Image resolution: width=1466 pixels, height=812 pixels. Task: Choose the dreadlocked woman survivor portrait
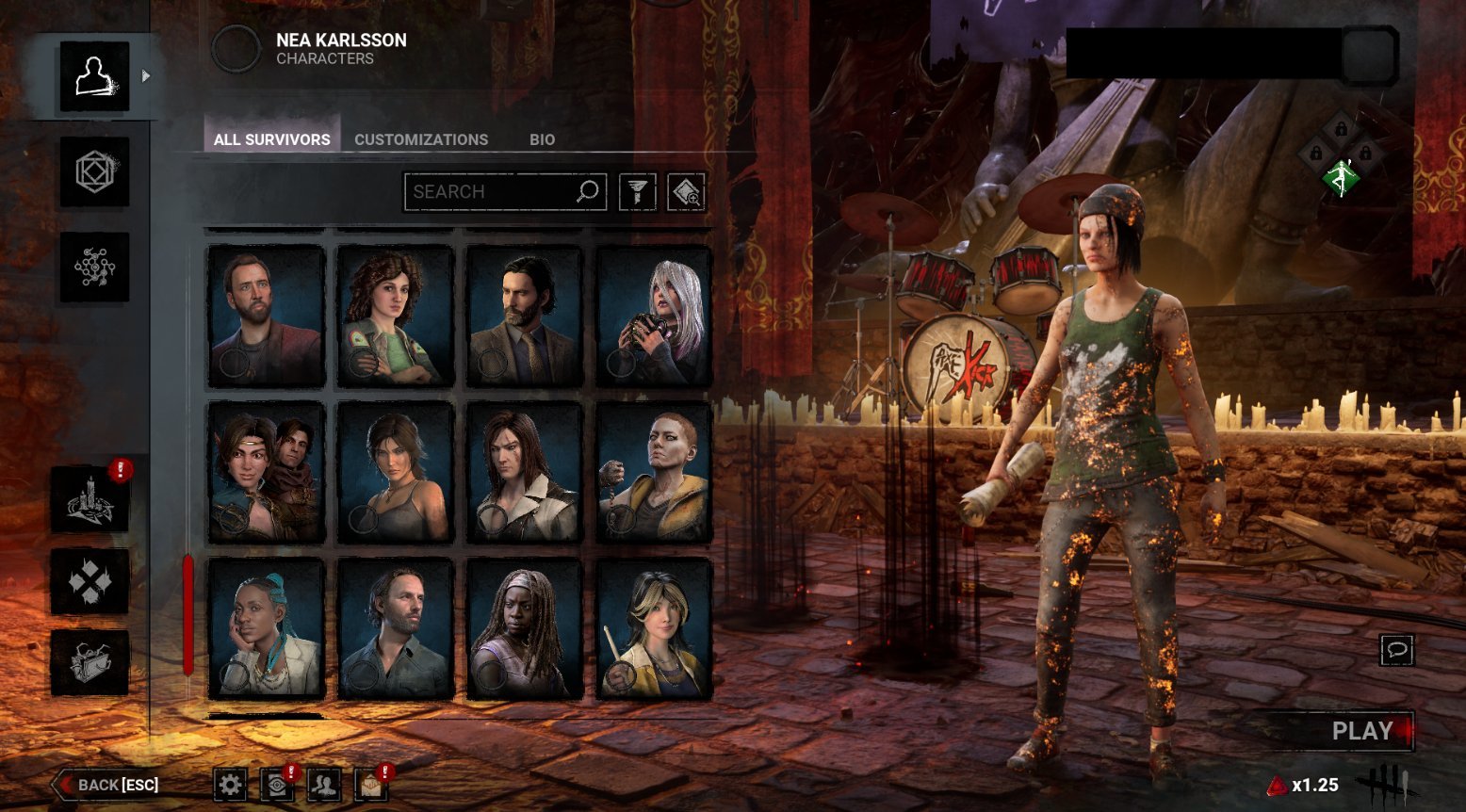pyautogui.click(x=524, y=627)
